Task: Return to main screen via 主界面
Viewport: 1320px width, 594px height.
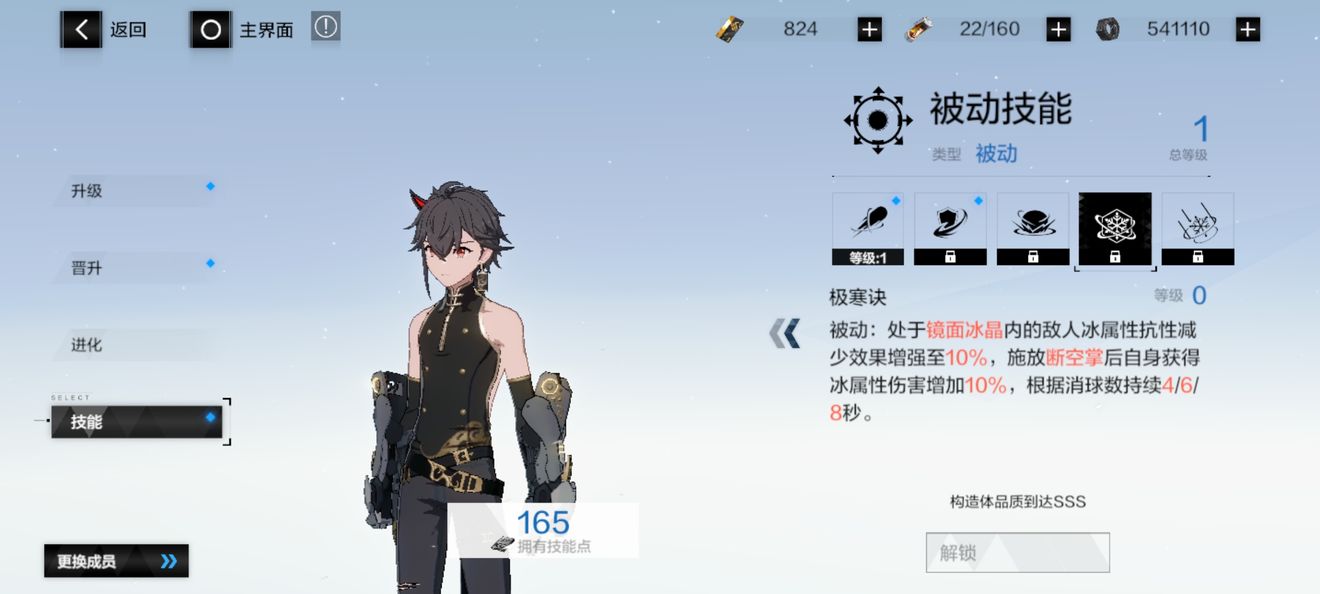Action: (x=243, y=30)
